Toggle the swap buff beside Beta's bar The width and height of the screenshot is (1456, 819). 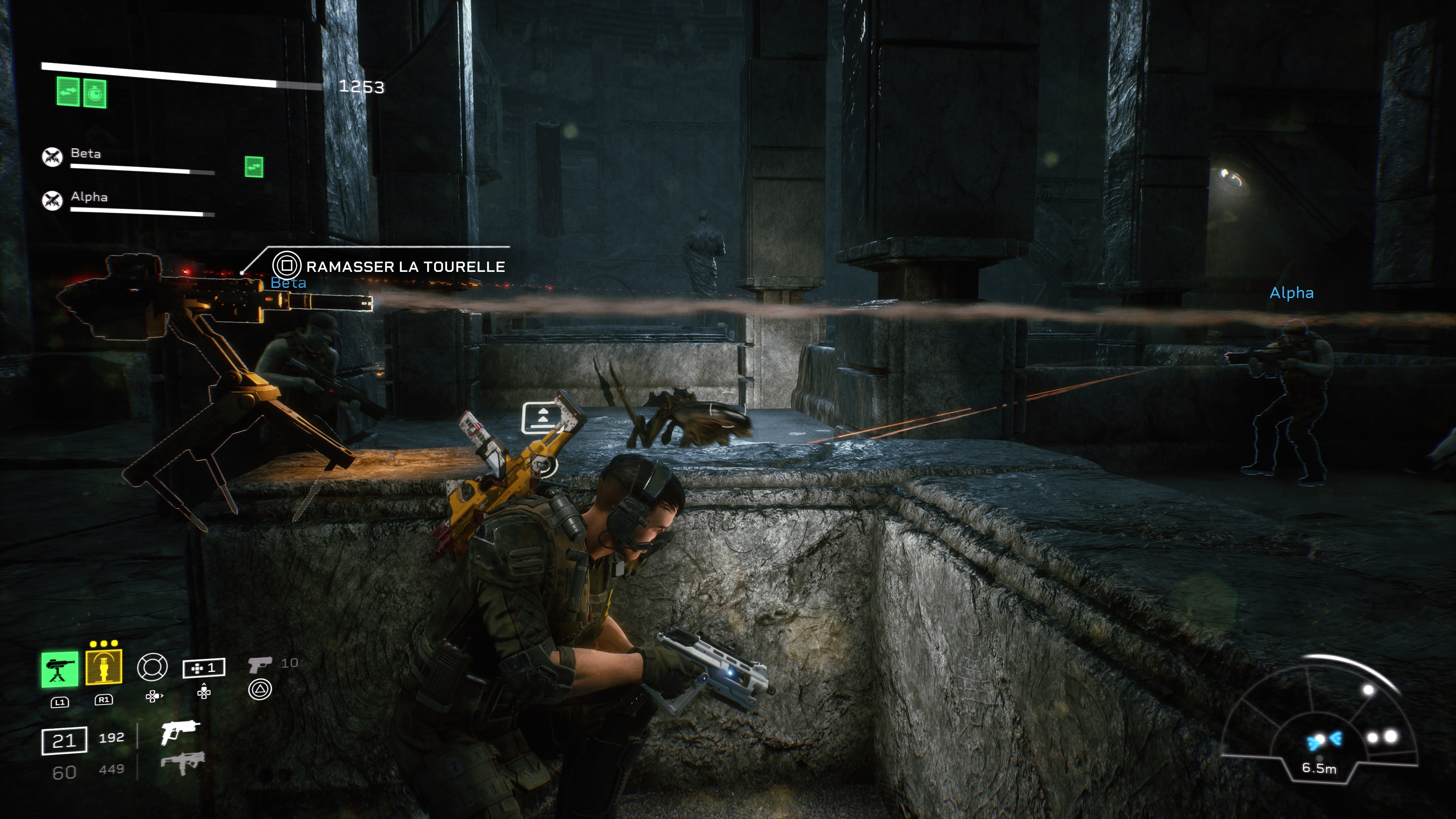(x=254, y=166)
